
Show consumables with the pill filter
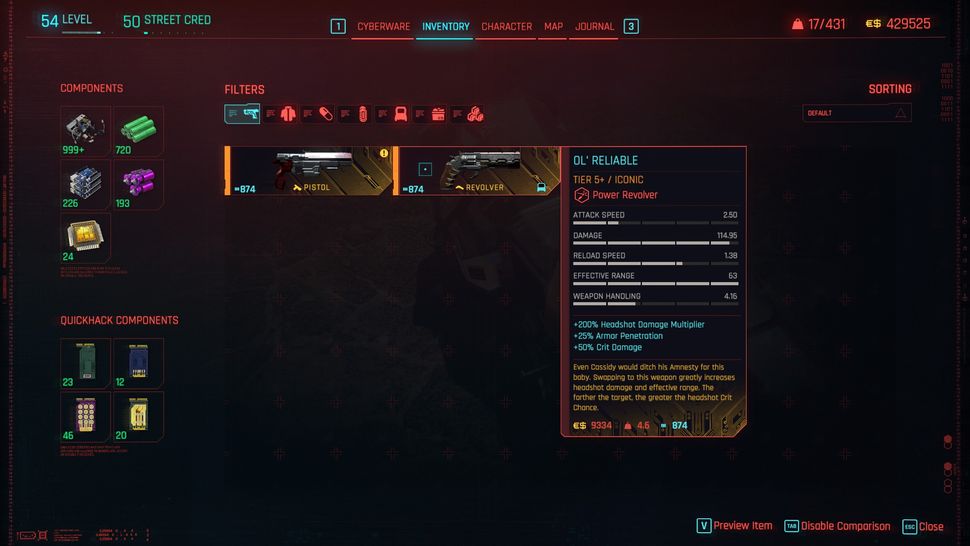point(325,114)
